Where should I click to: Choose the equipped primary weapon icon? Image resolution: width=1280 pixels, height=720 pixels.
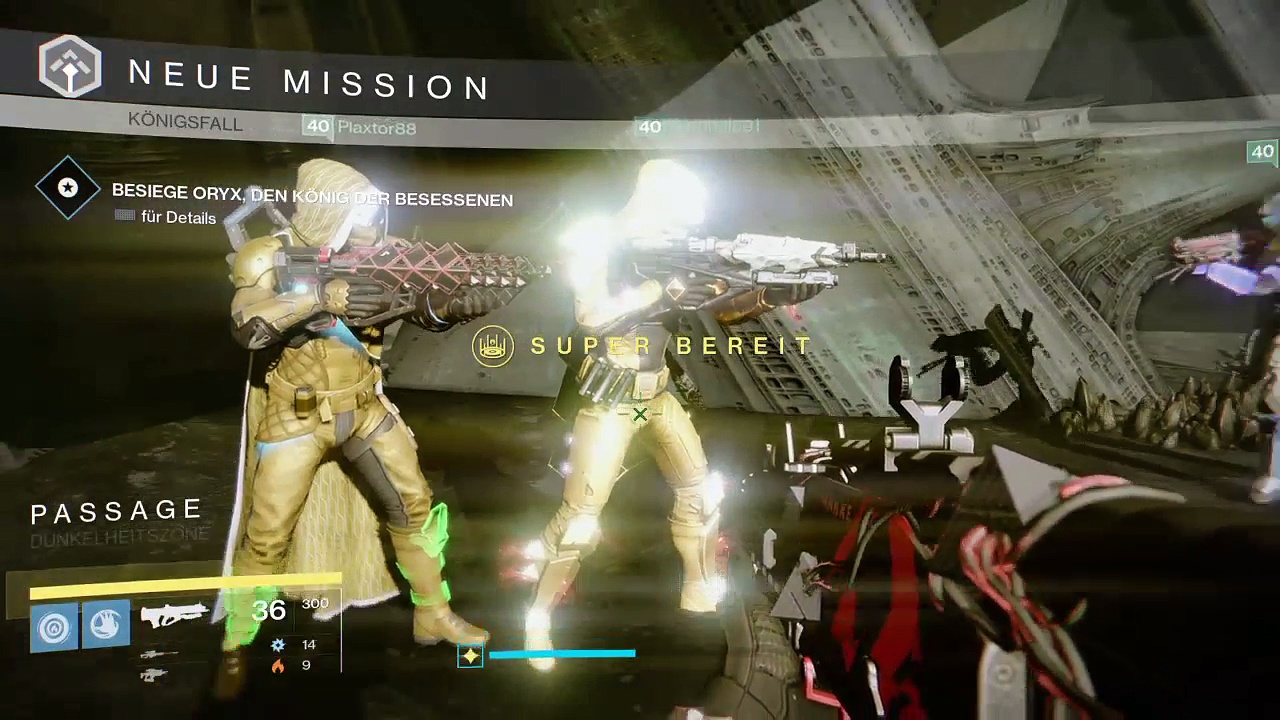coord(174,614)
